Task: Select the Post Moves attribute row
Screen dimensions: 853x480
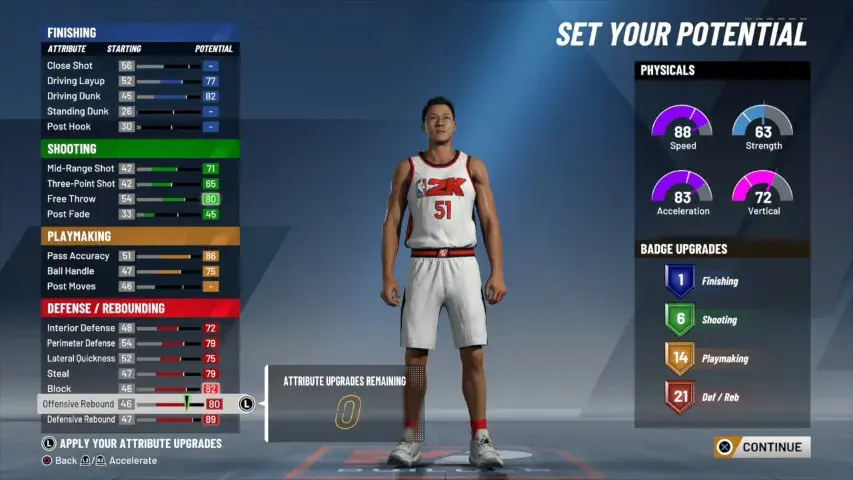Action: (x=140, y=286)
